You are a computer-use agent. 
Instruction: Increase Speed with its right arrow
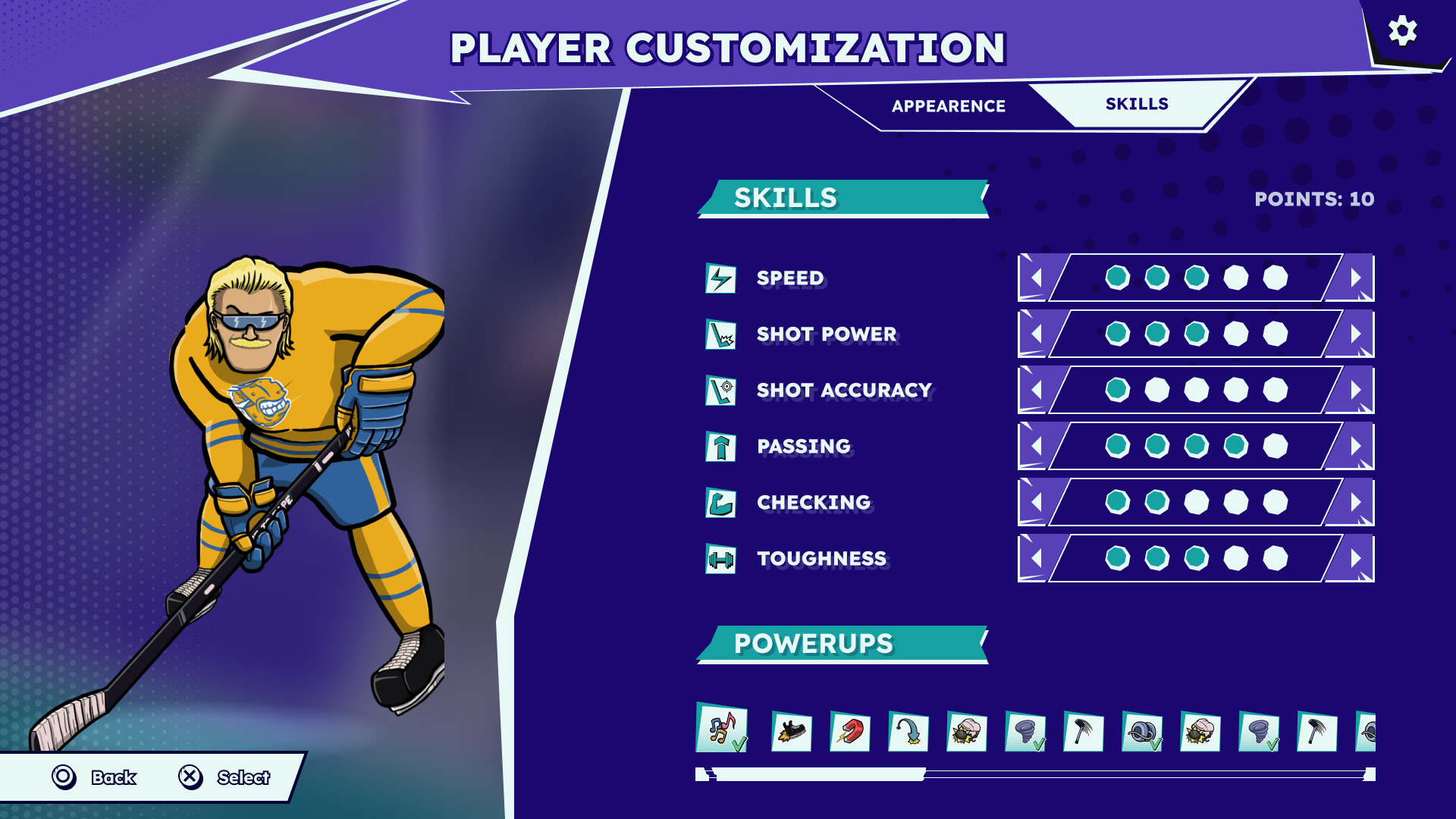1356,278
